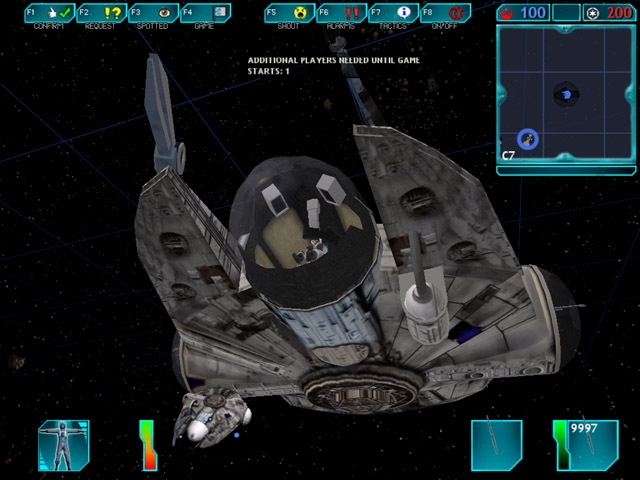Click the character body status panel
Image resolution: width=640 pixels, height=480 pixels.
(64, 445)
